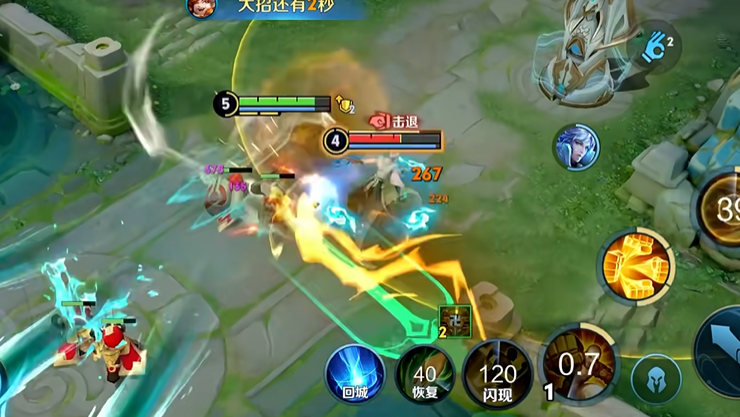Activate the 回城 recall spell

click(x=355, y=371)
